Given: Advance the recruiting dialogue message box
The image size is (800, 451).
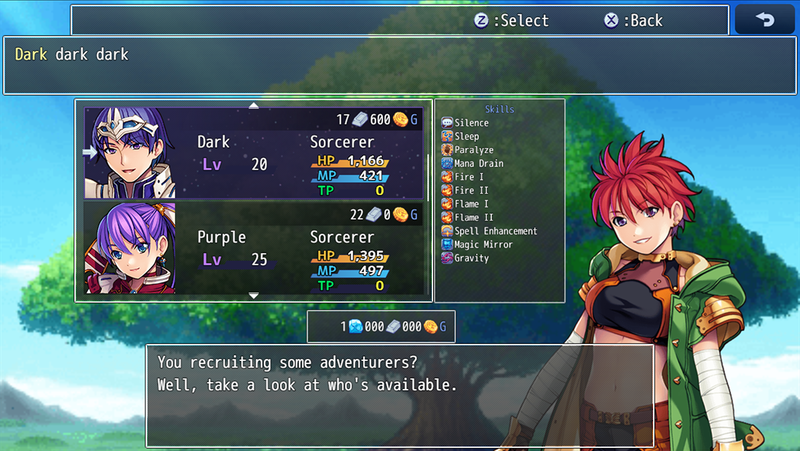Looking at the screenshot, I should pyautogui.click(x=400, y=395).
